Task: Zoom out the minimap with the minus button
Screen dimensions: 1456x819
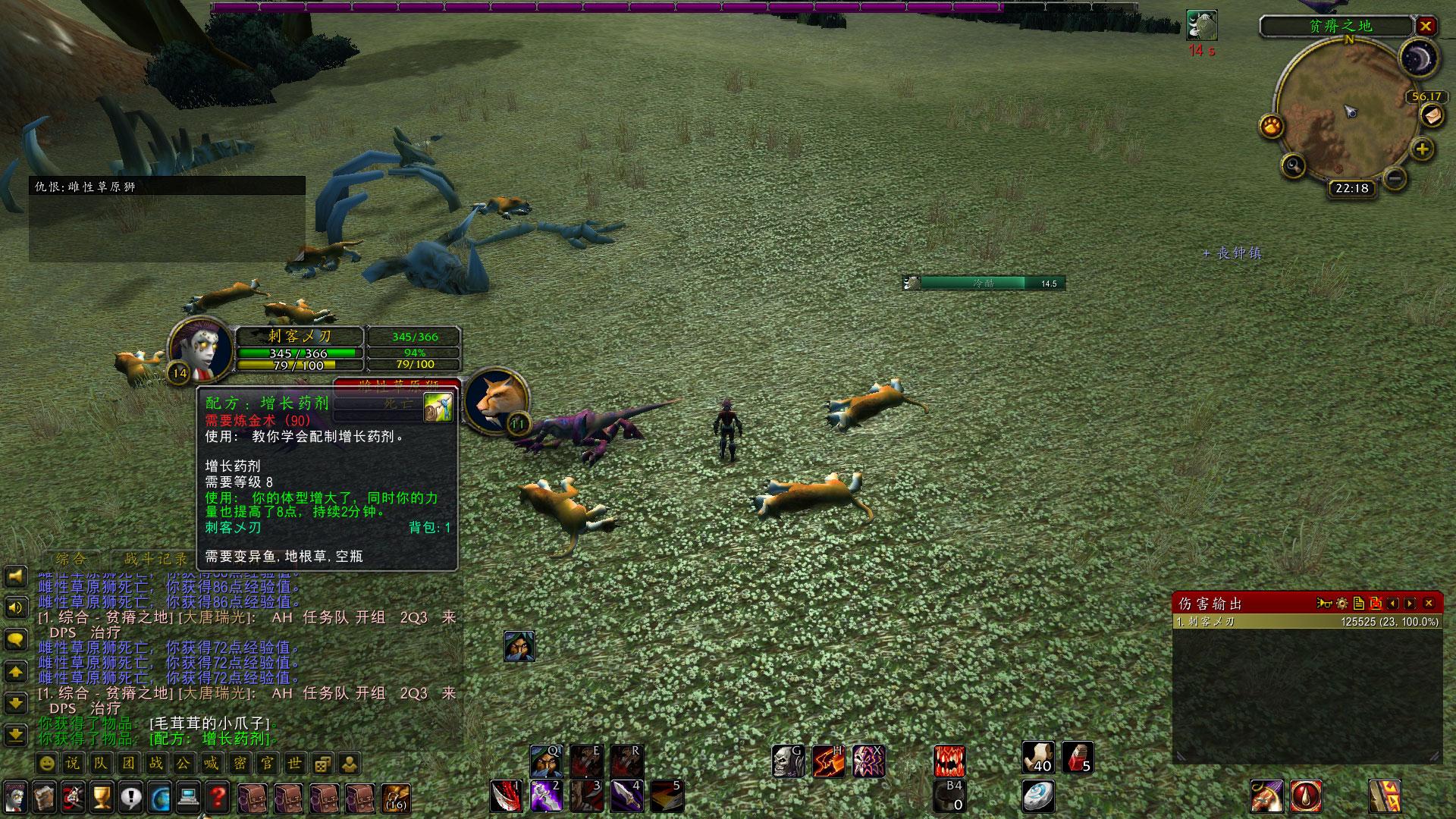Action: click(1395, 179)
